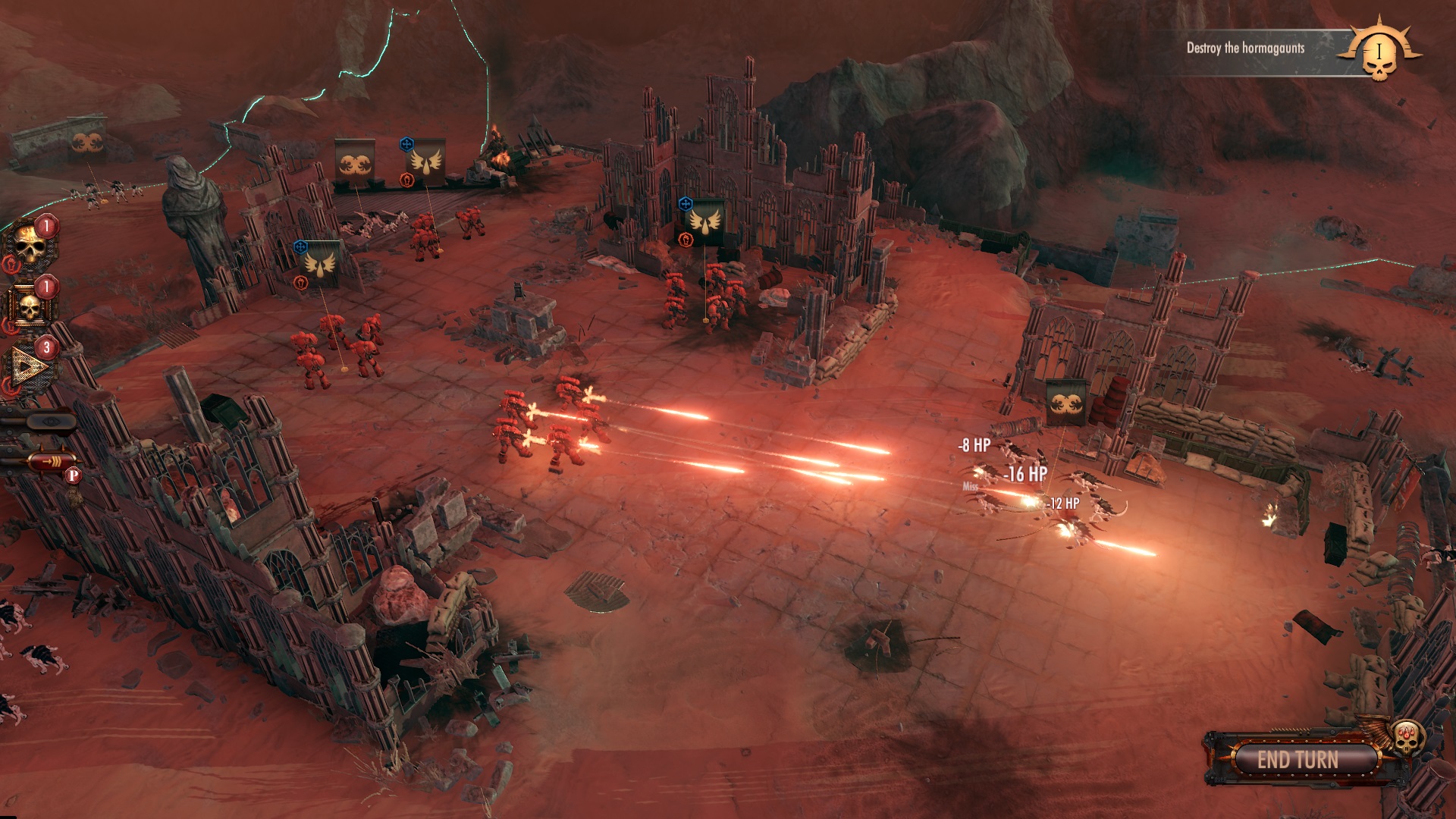Viewport: 1456px width, 819px height.
Task: Click the red fist icon on the leftmost banner
Action: click(301, 283)
